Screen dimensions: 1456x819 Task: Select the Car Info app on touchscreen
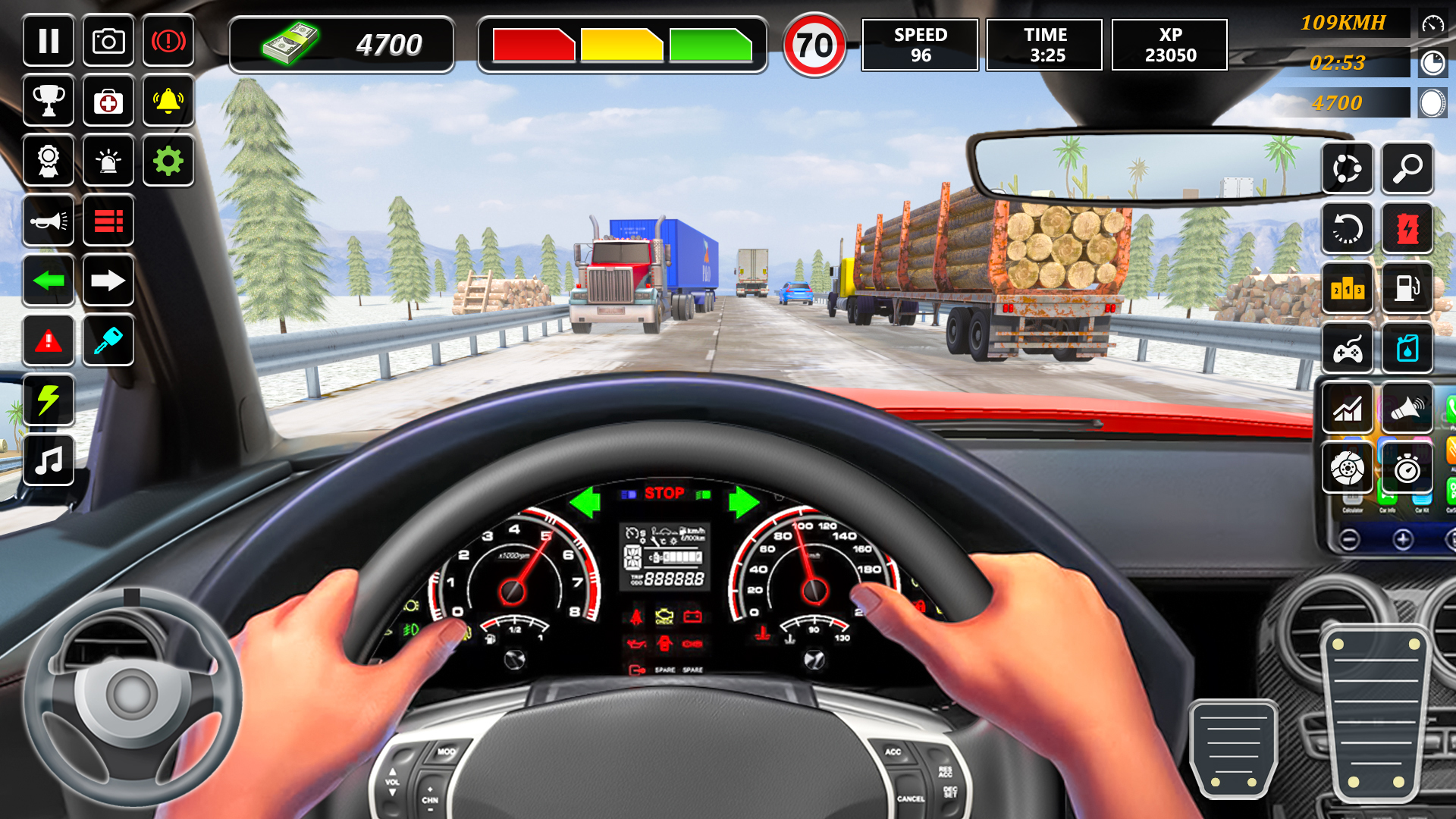[1387, 498]
